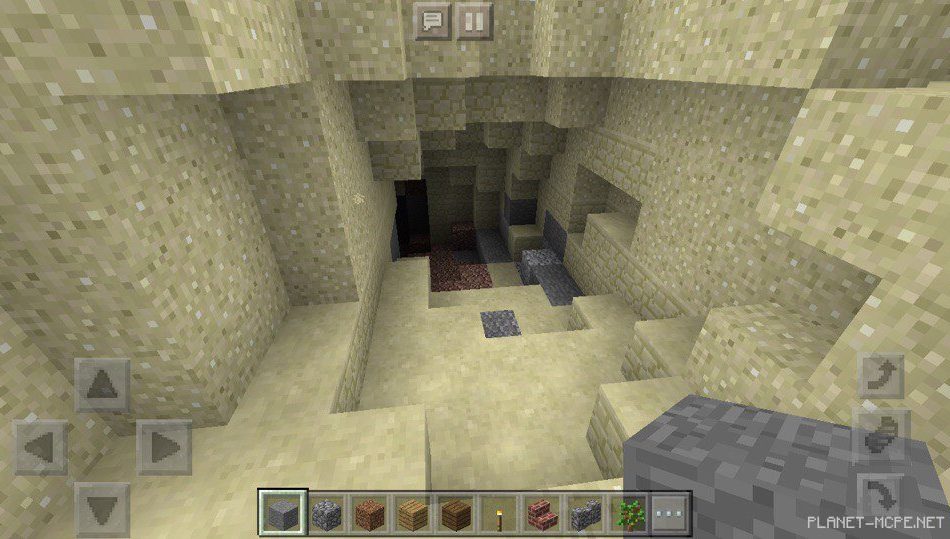Screen dimensions: 950x539
Task: Tap the move forward arrow
Action: pos(102,385)
